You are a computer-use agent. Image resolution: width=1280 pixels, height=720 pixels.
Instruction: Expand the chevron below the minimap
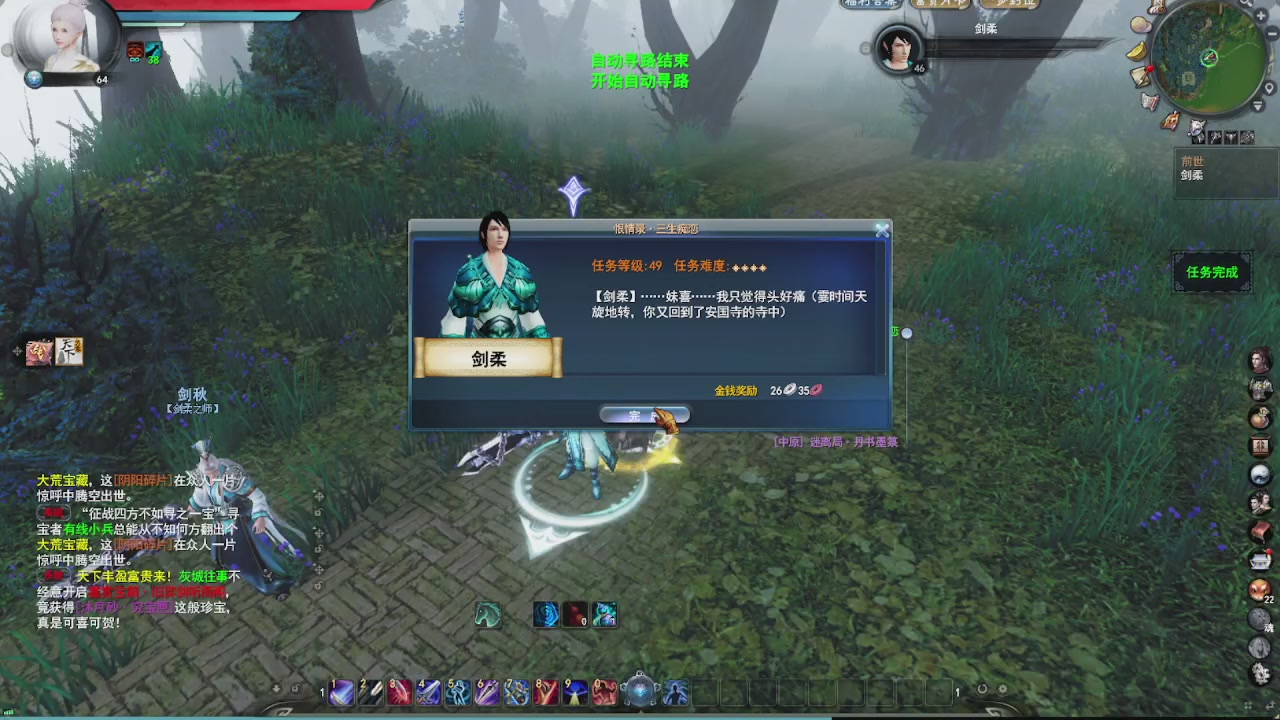tap(1258, 105)
